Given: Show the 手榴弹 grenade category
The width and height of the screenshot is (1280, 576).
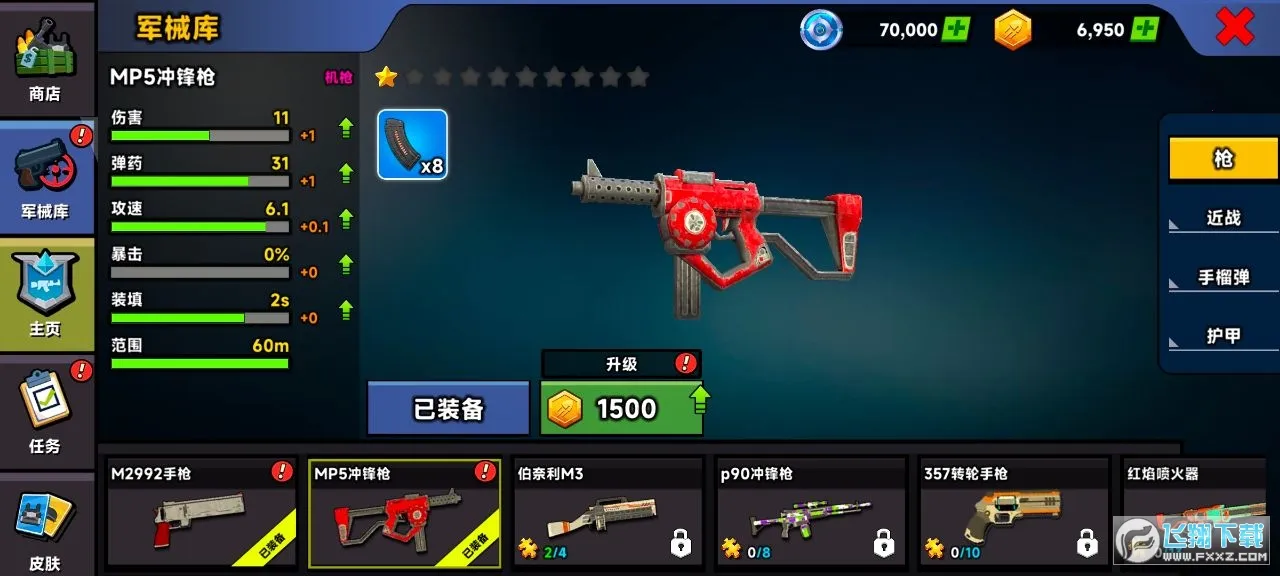Looking at the screenshot, I should click(1223, 277).
